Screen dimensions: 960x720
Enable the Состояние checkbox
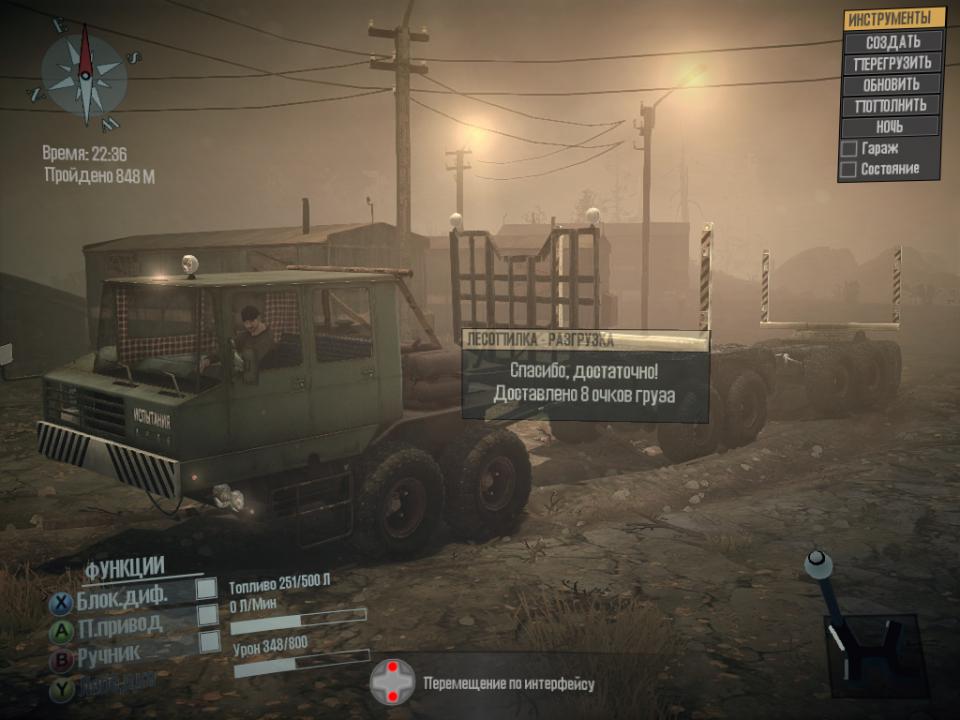(x=849, y=169)
